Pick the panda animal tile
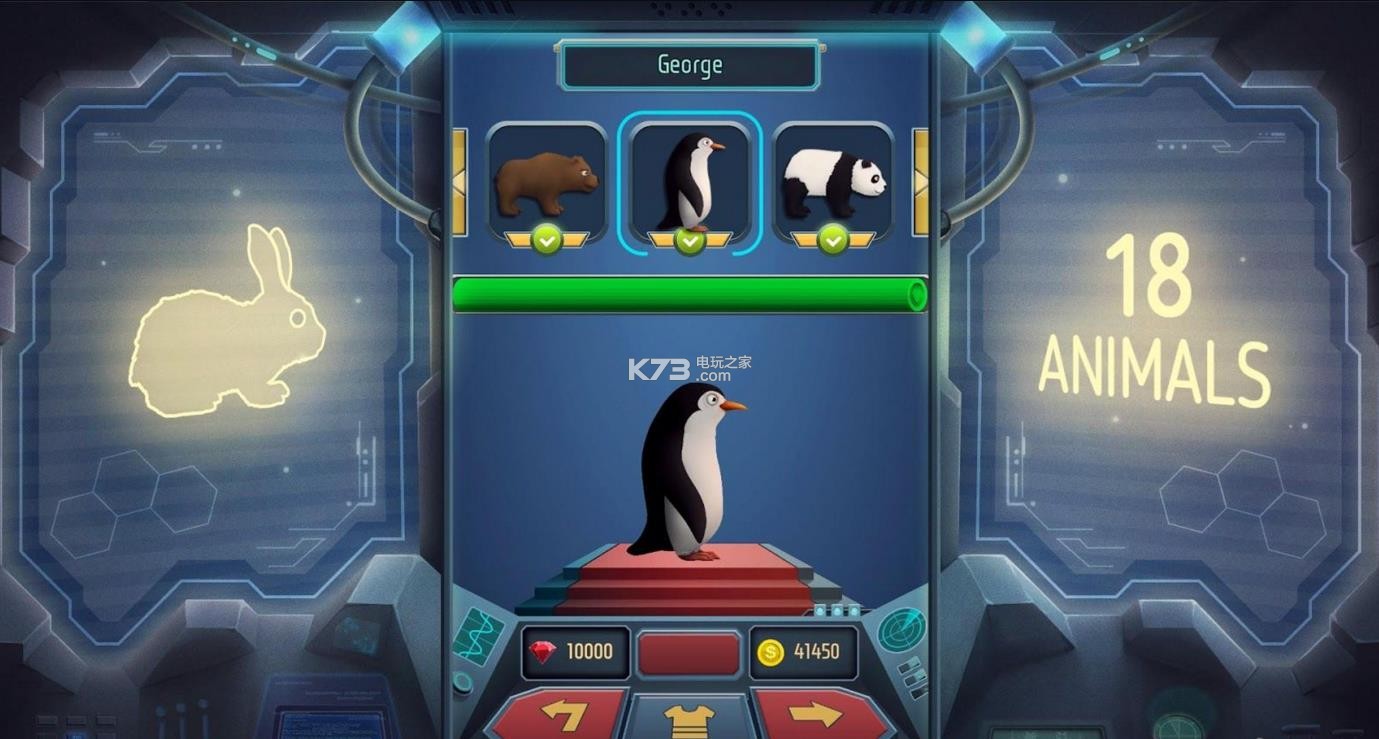This screenshot has width=1379, height=739. [x=833, y=183]
